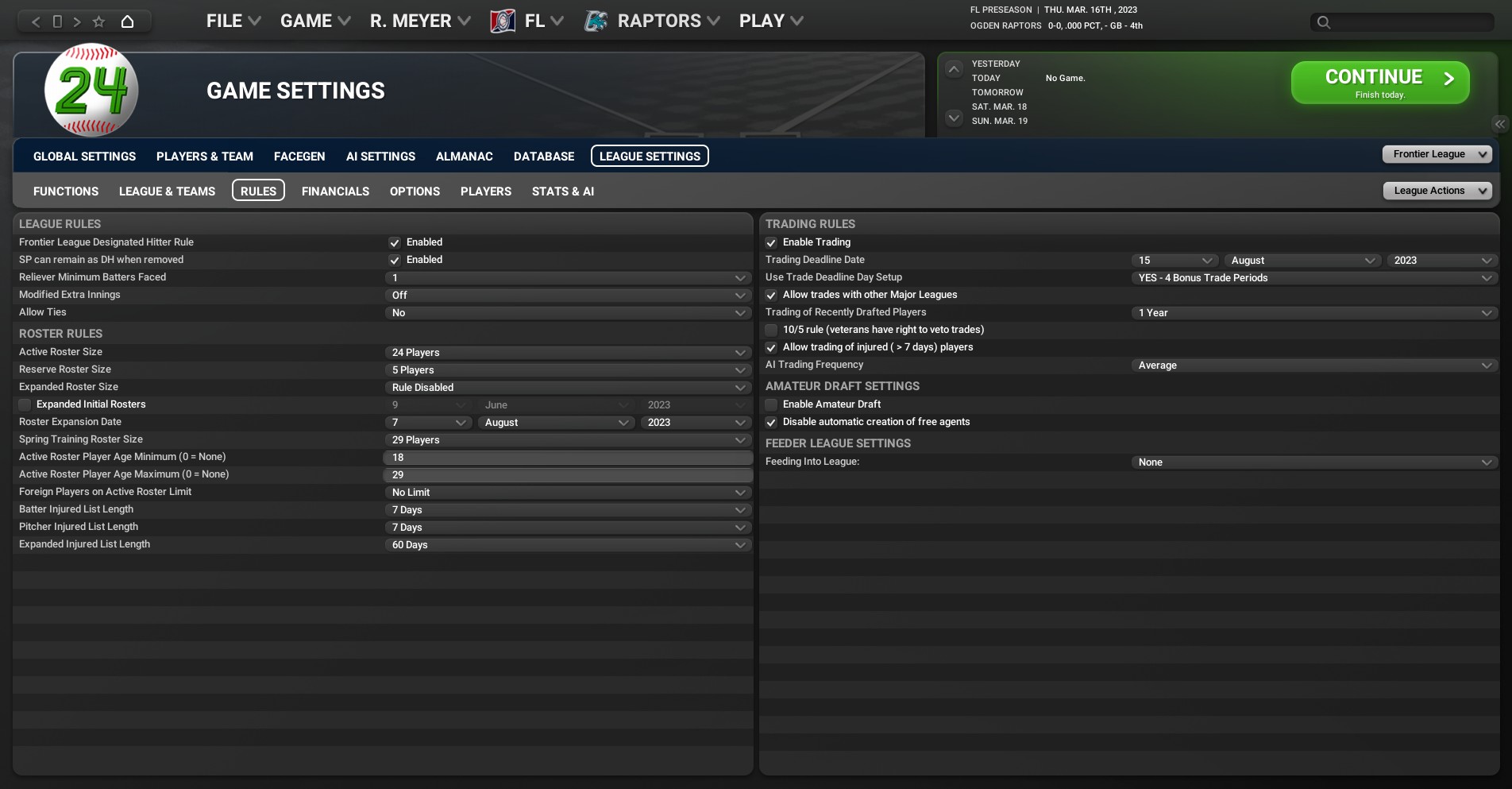Switch to the Stats & AI sub-tab
Viewport: 1512px width, 789px height.
click(562, 191)
